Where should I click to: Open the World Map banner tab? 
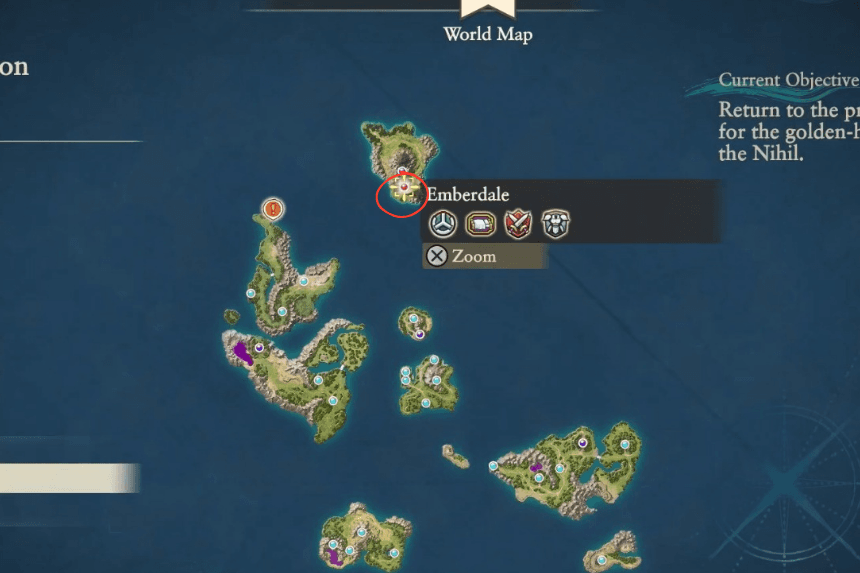pyautogui.click(x=488, y=22)
